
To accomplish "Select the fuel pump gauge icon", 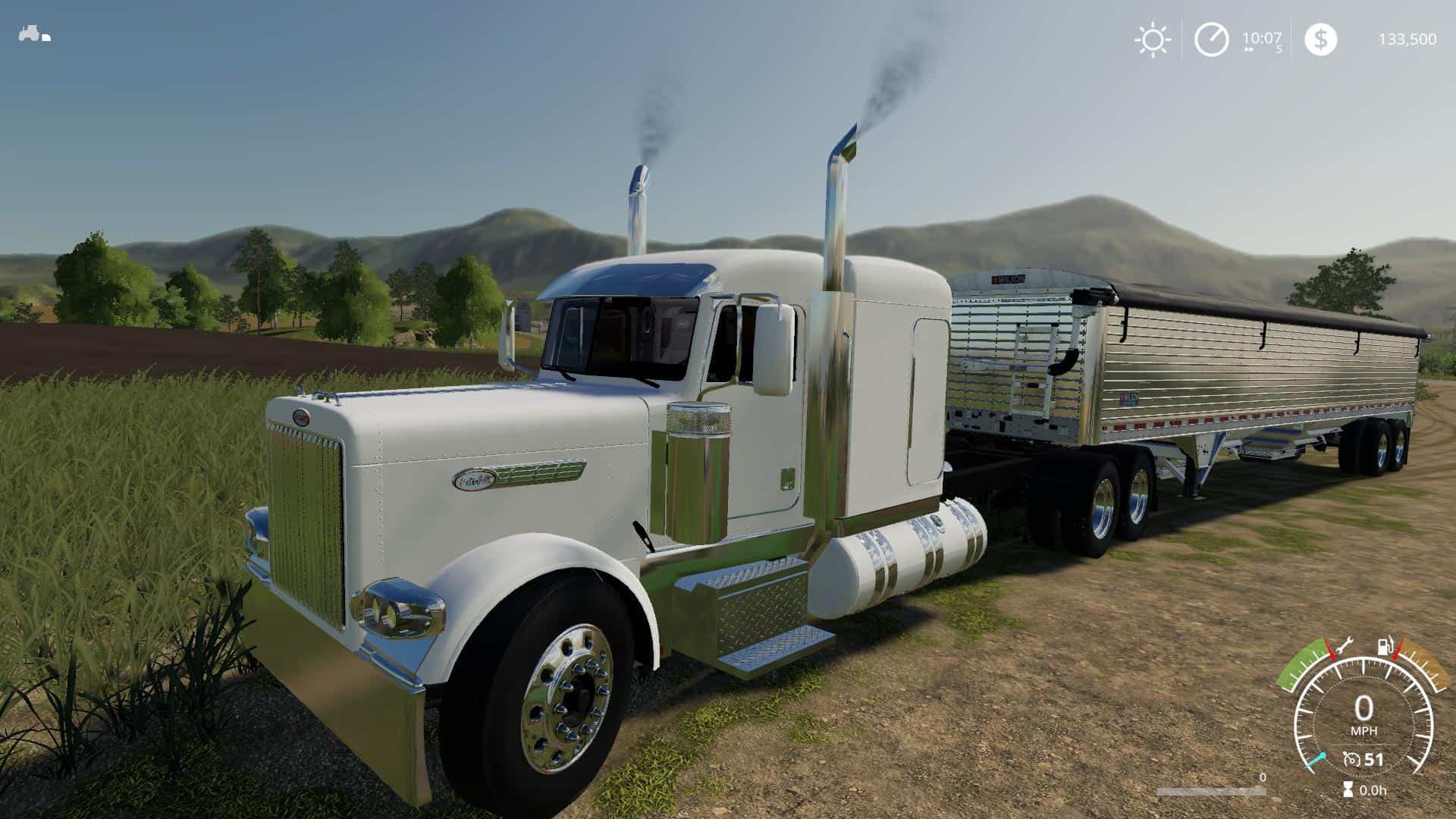I will click(1385, 648).
